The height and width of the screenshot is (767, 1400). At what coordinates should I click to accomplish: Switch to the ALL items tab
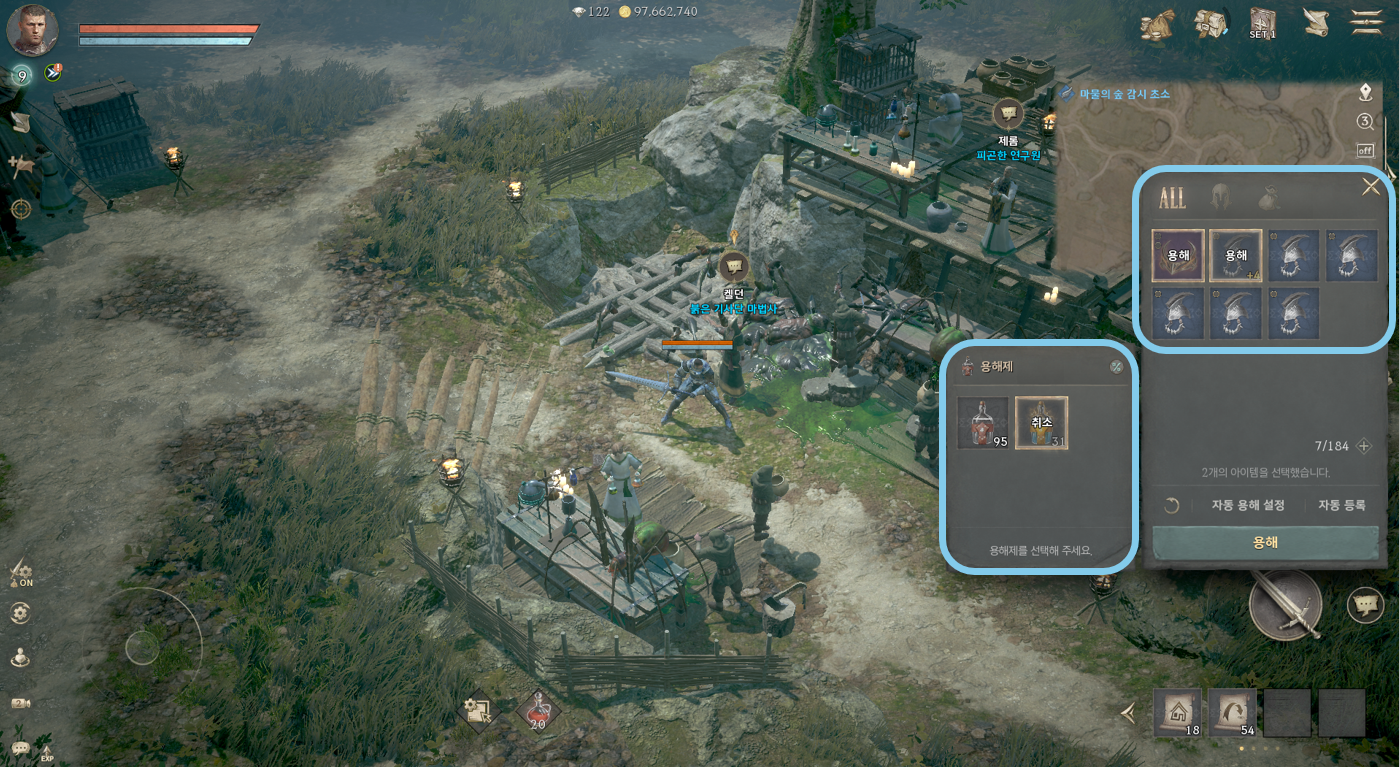click(x=1172, y=197)
